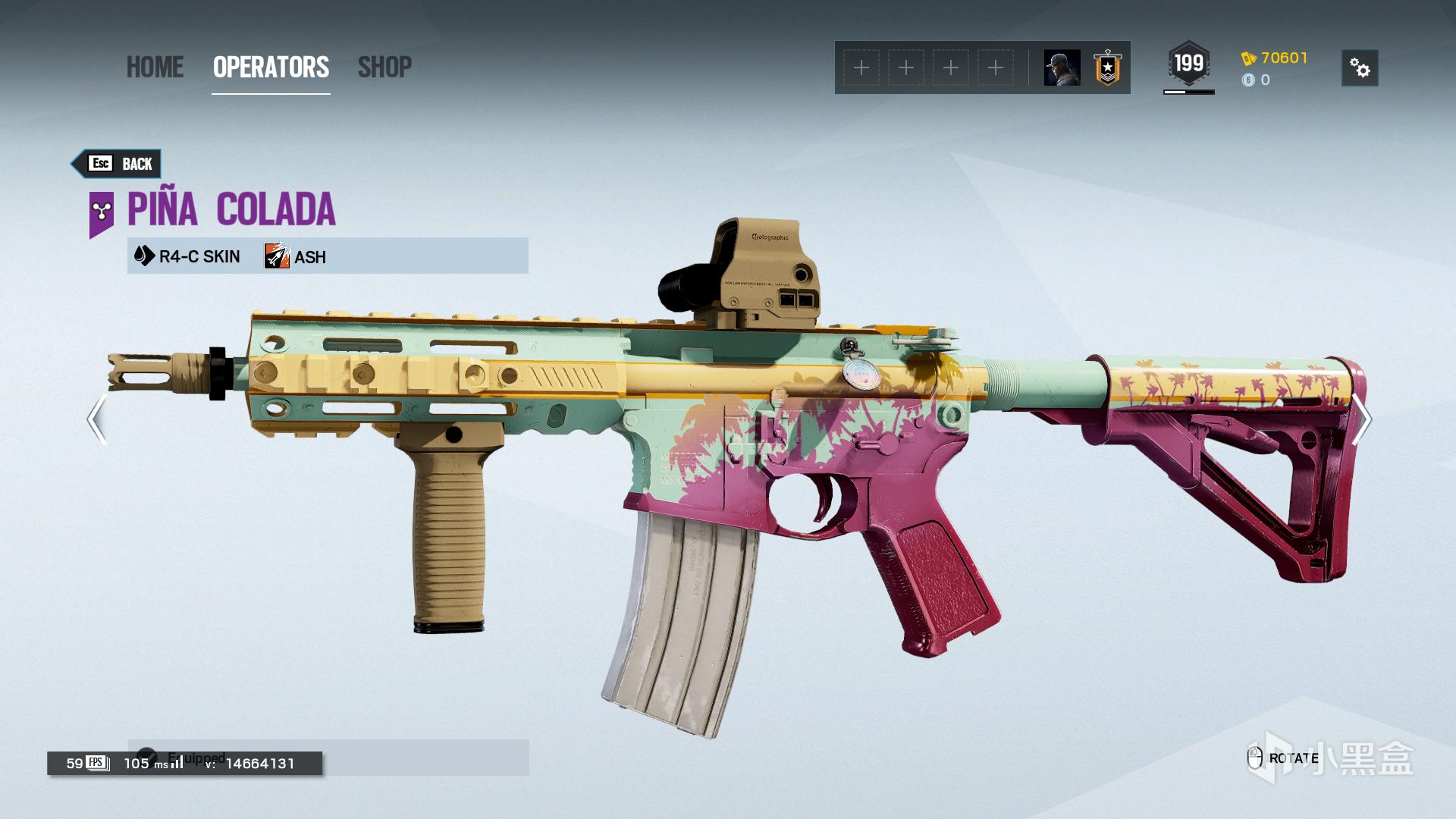Screen dimensions: 1456x819
Task: Open the level 199 clearance badge
Action: (1188, 64)
